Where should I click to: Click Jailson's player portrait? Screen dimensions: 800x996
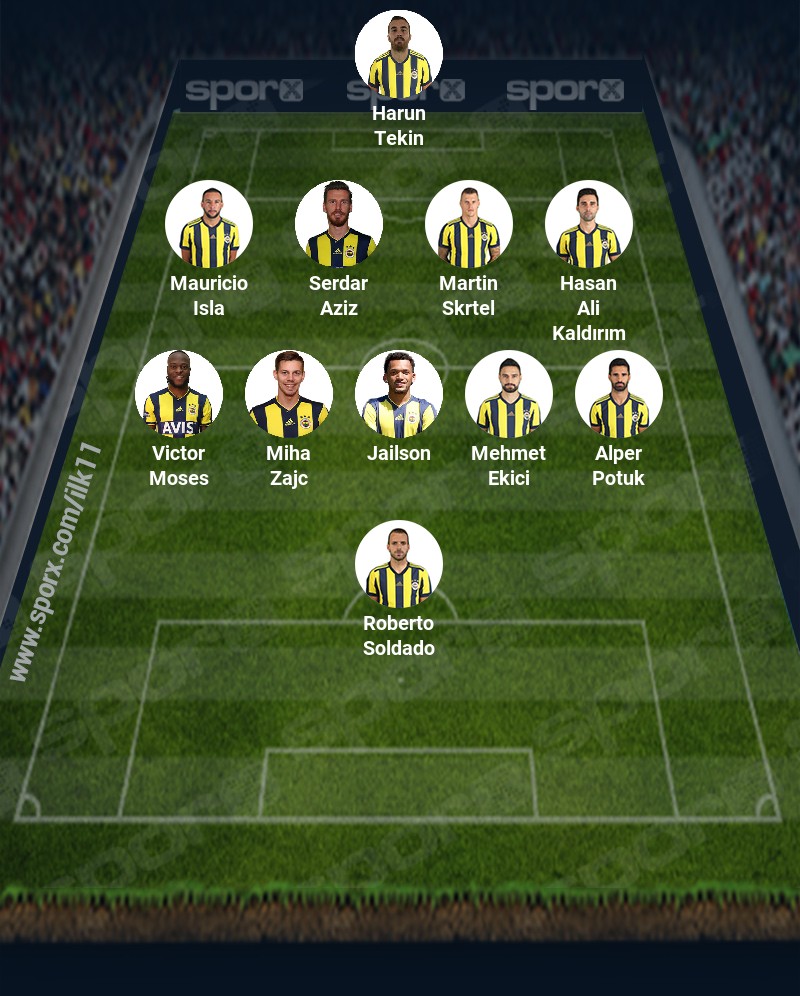[399, 394]
